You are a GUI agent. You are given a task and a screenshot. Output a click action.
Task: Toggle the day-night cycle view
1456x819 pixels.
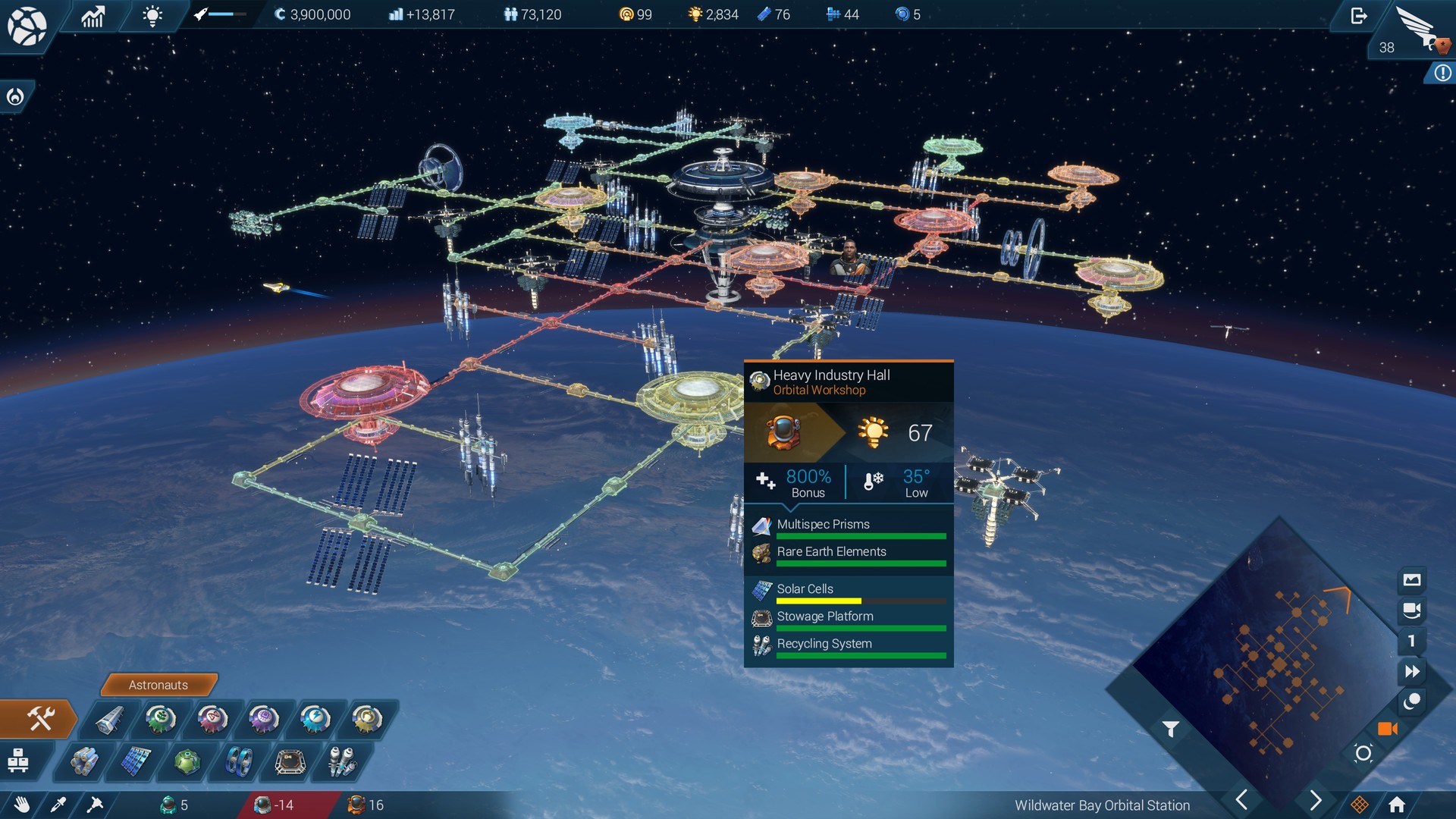[x=1412, y=701]
